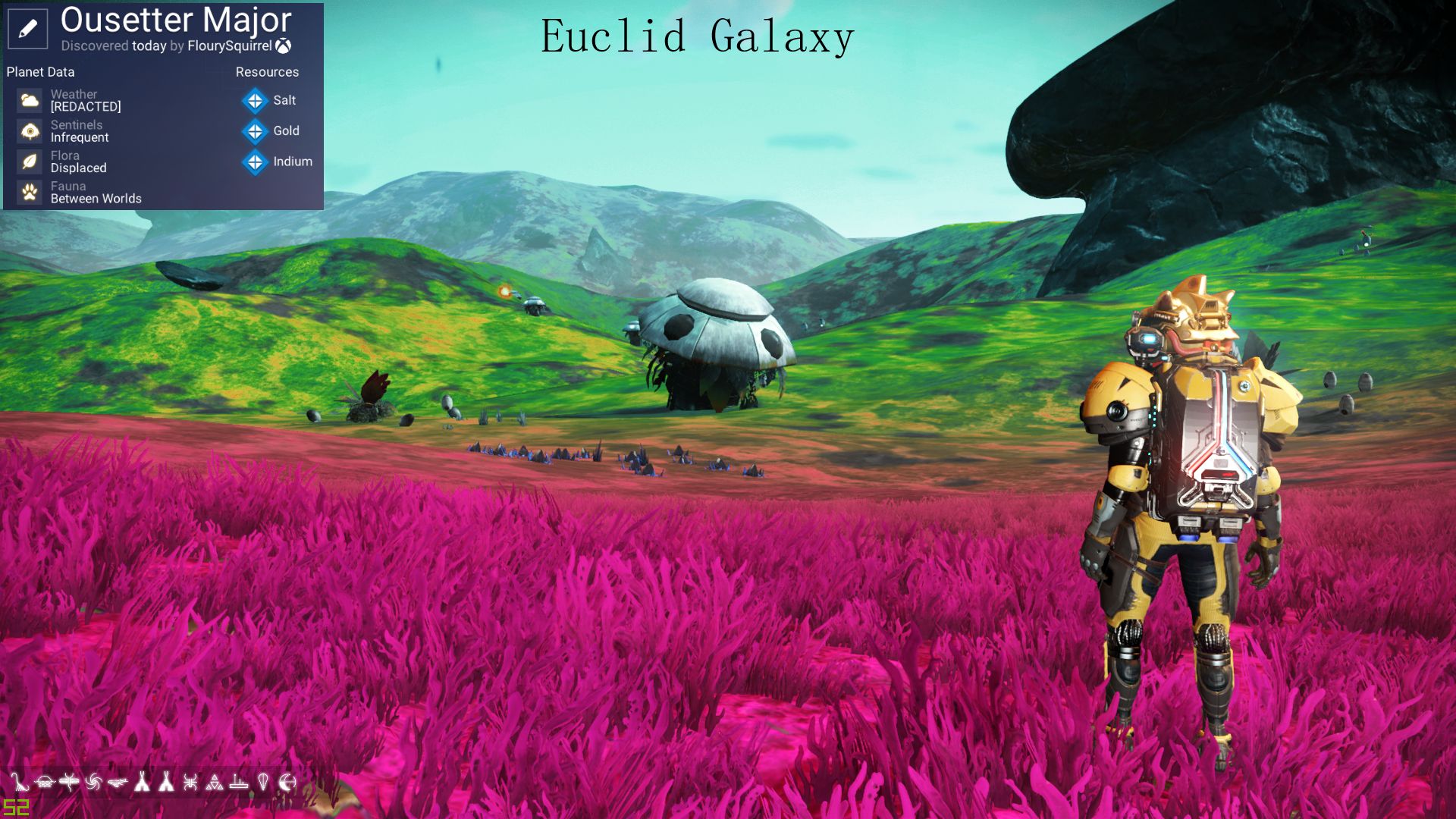Click the Fauna paw print icon
The height and width of the screenshot is (819, 1456).
pyautogui.click(x=30, y=191)
